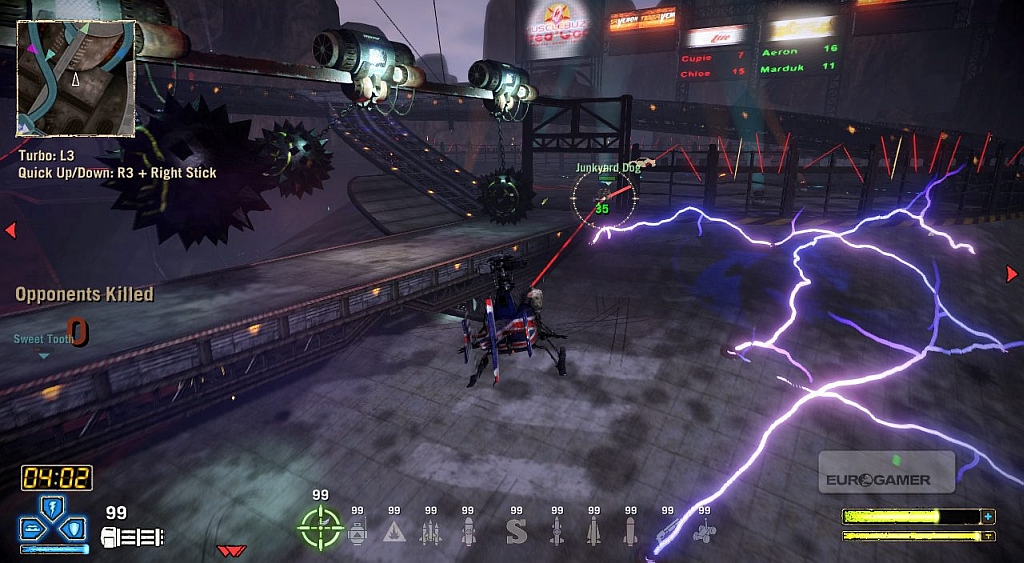This screenshot has height=563, width=1024.
Task: Click the Junkyard Dog target reticle
Action: click(602, 200)
